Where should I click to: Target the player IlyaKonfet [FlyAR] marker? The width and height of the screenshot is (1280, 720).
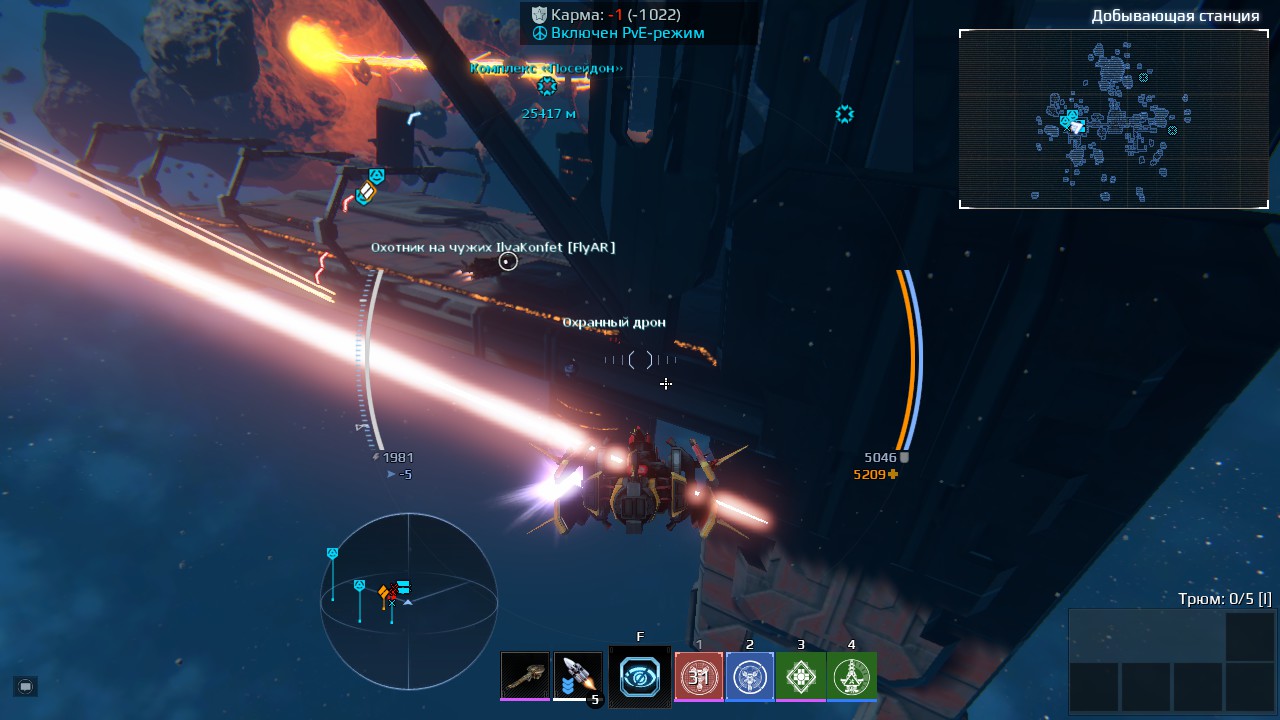point(508,262)
